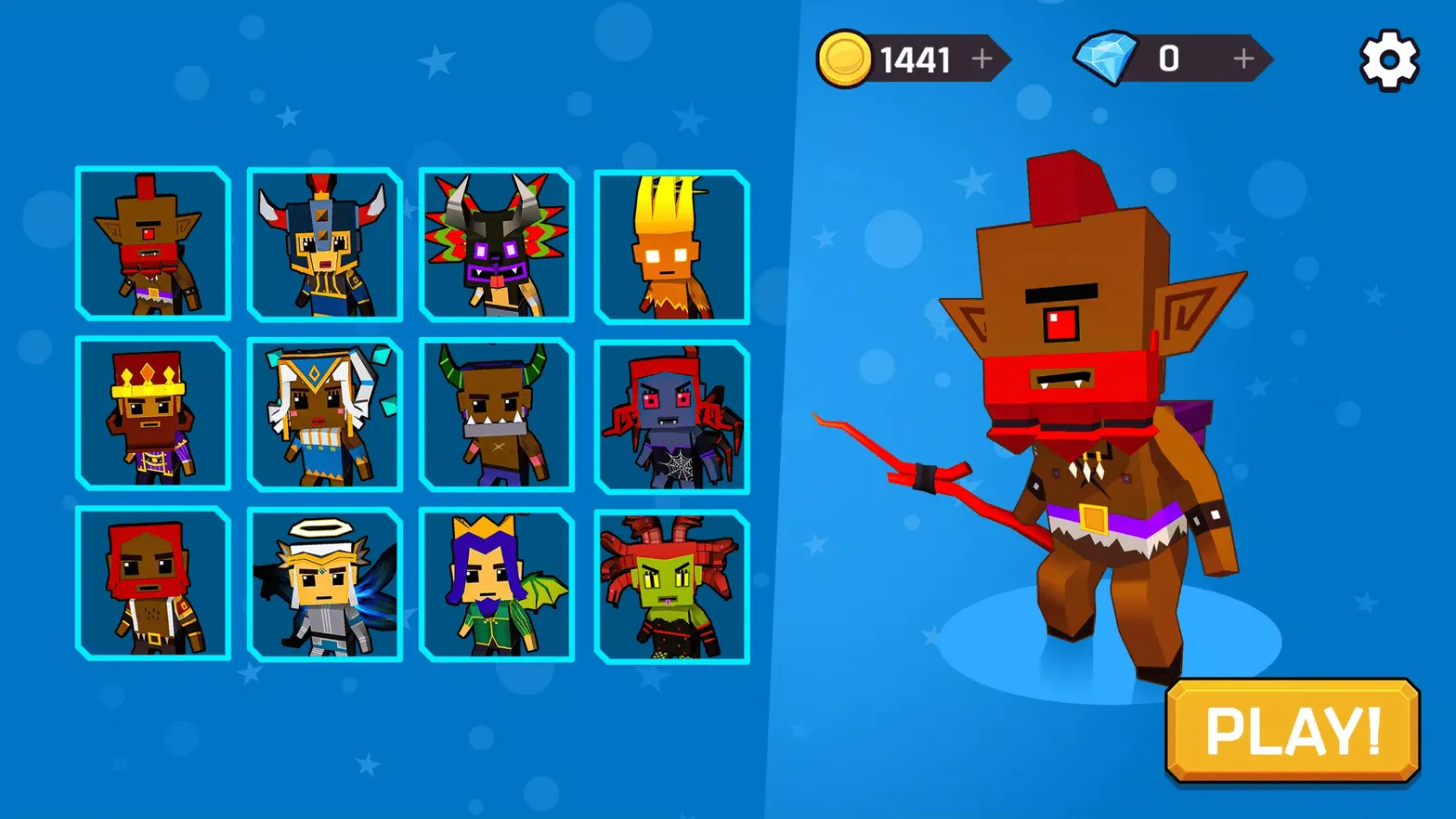Select the glowing-eyed fire character

[x=668, y=244]
